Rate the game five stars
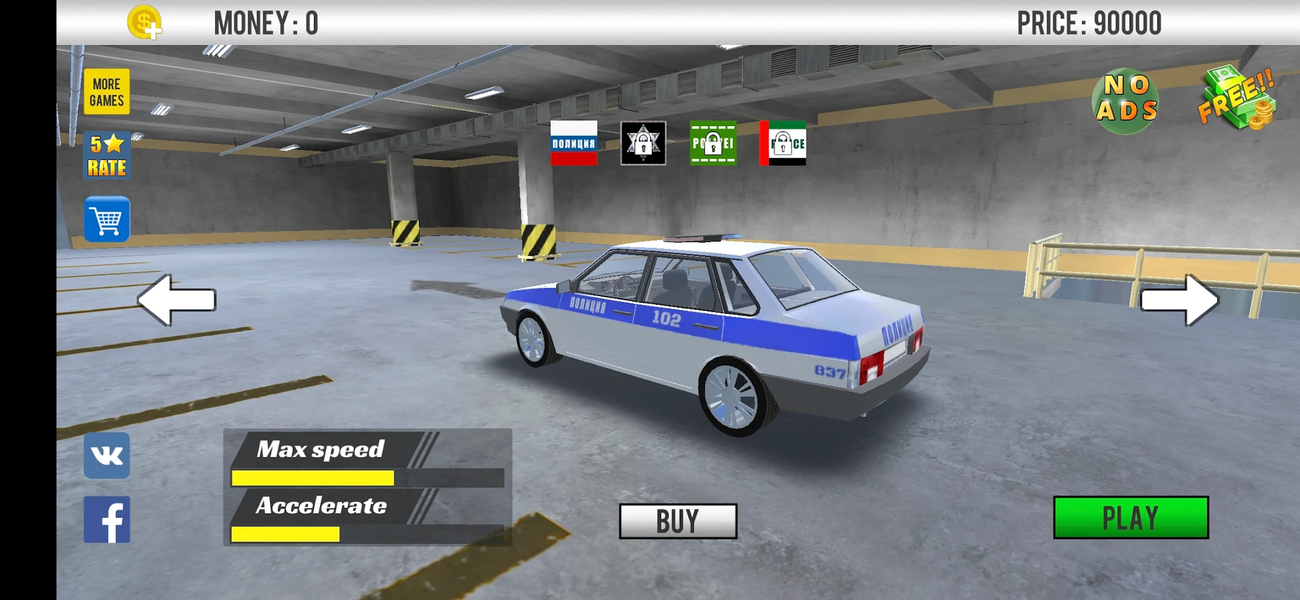This screenshot has width=1300, height=600. pos(106,156)
